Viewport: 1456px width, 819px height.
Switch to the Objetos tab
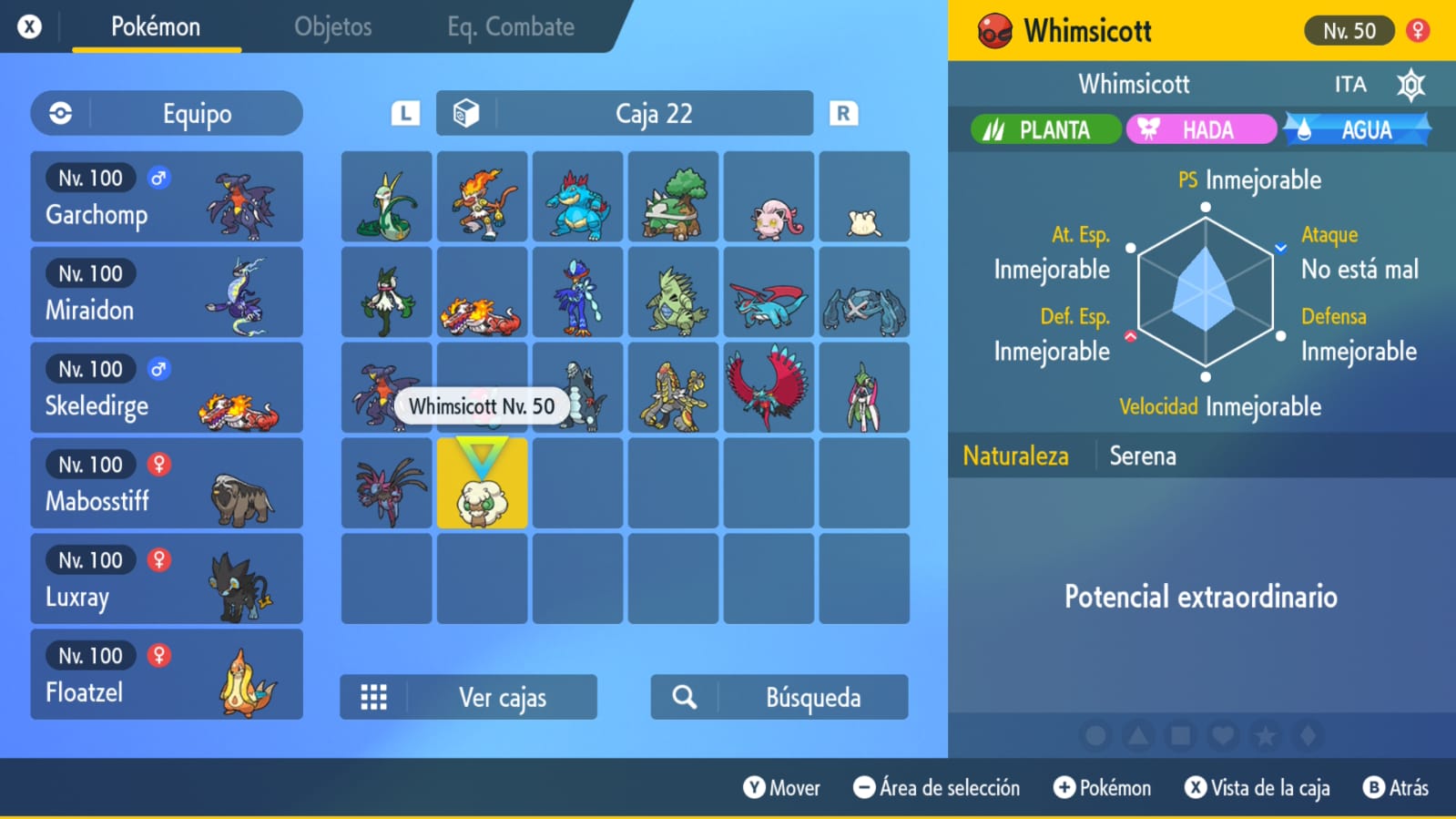[332, 27]
